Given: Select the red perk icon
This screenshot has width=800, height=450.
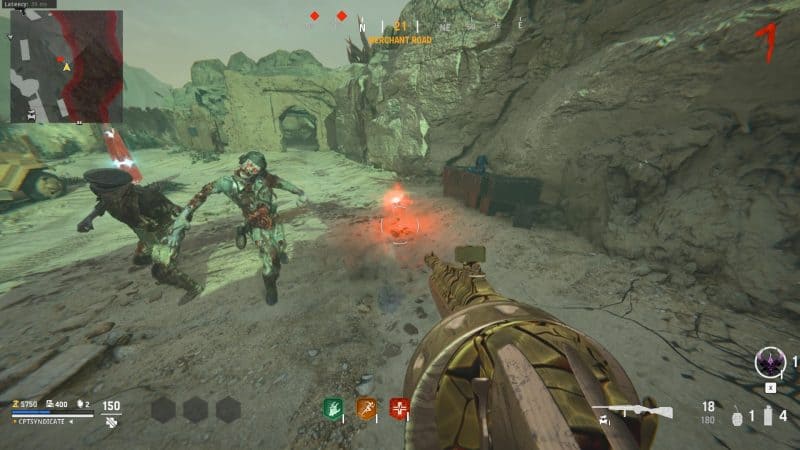Looking at the screenshot, I should coord(400,408).
